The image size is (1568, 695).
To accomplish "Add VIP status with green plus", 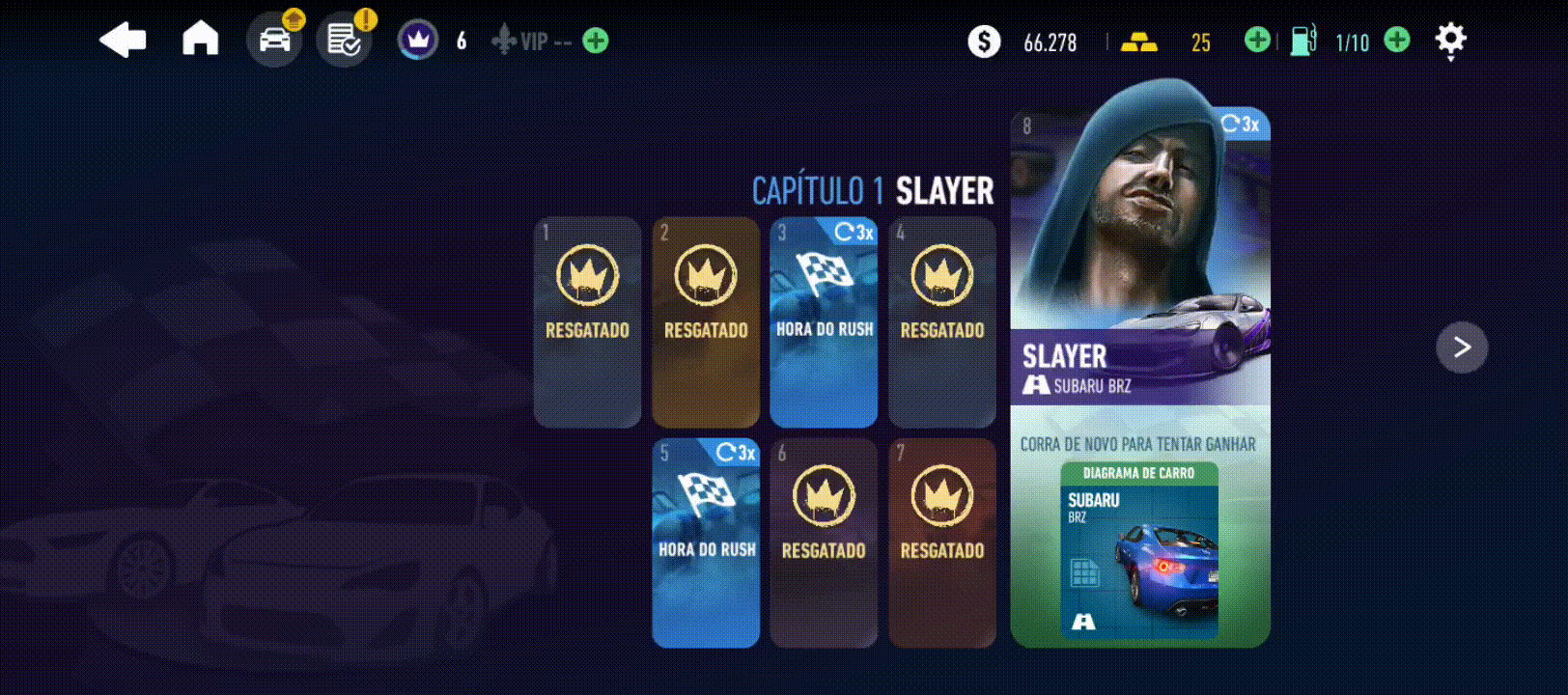I will pos(596,42).
